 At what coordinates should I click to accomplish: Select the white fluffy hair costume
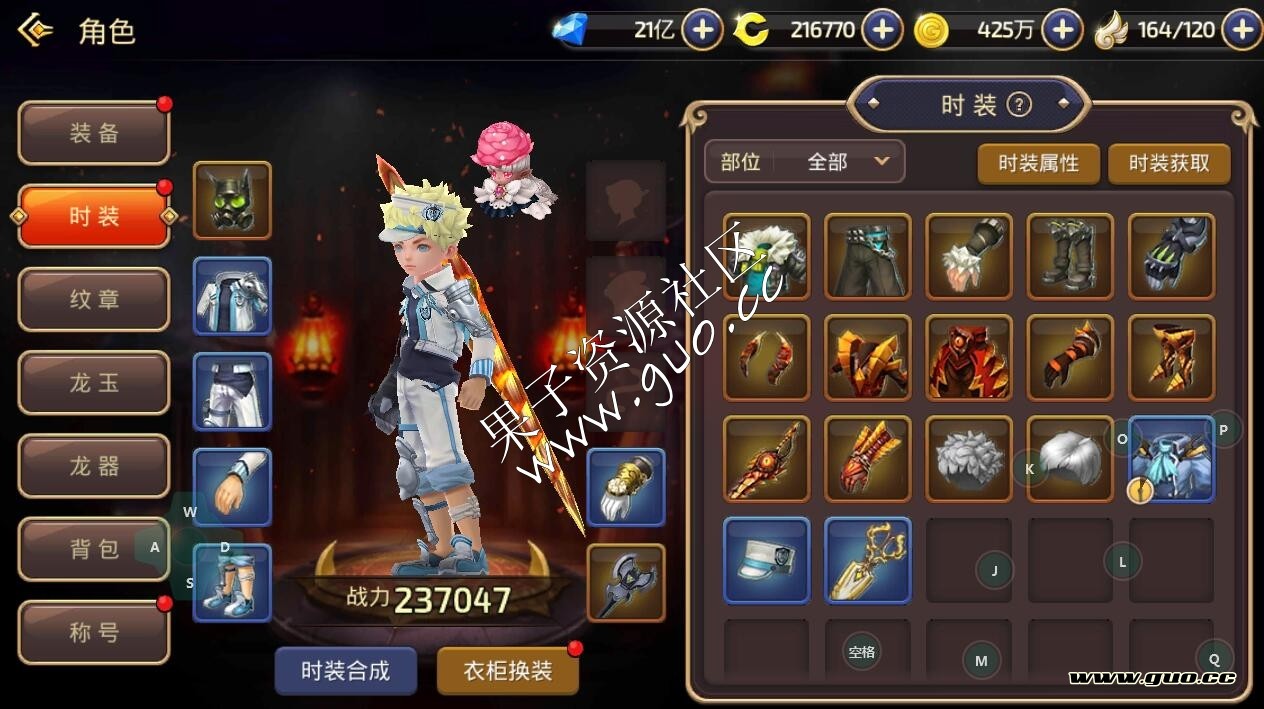pos(969,459)
